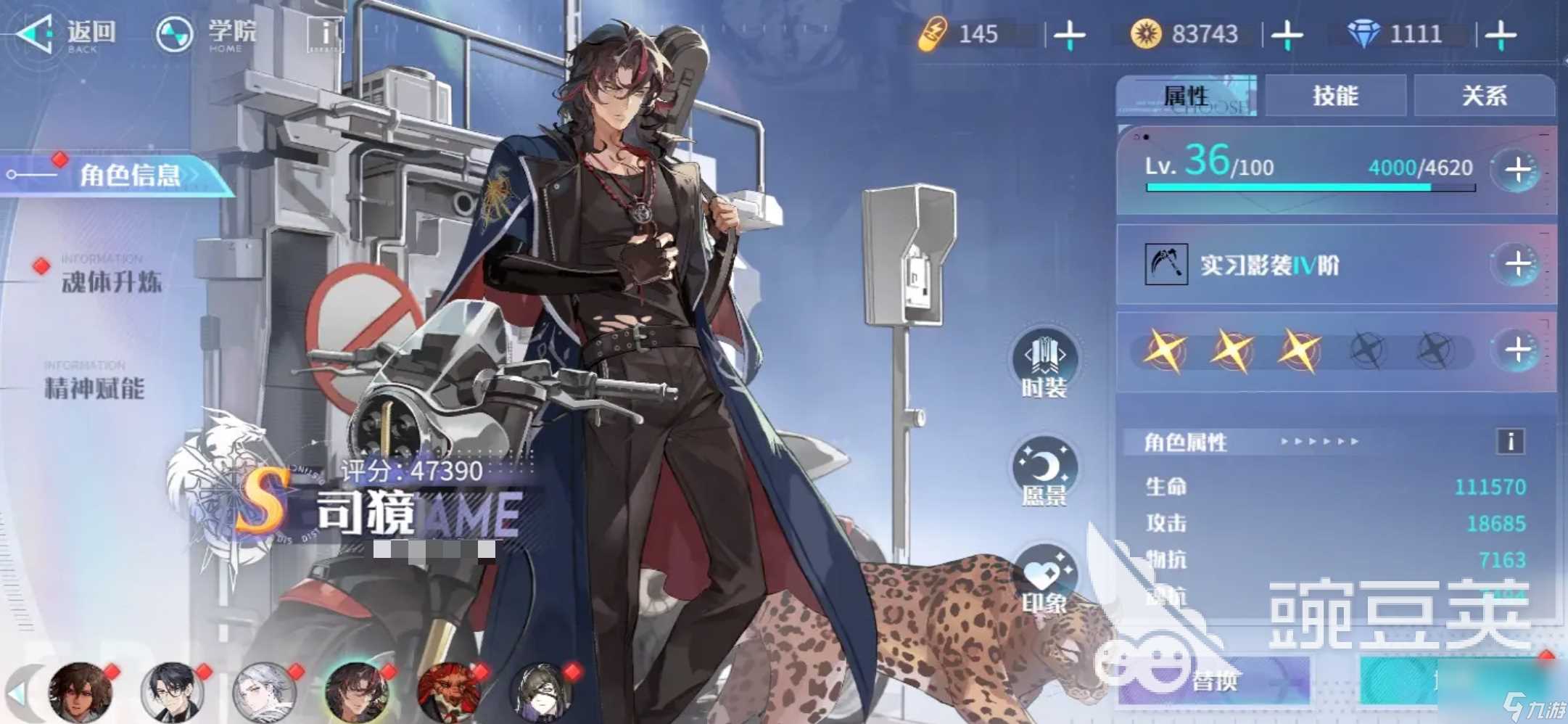
Task: Choose the red-maned beast character portrait
Action: tap(449, 691)
